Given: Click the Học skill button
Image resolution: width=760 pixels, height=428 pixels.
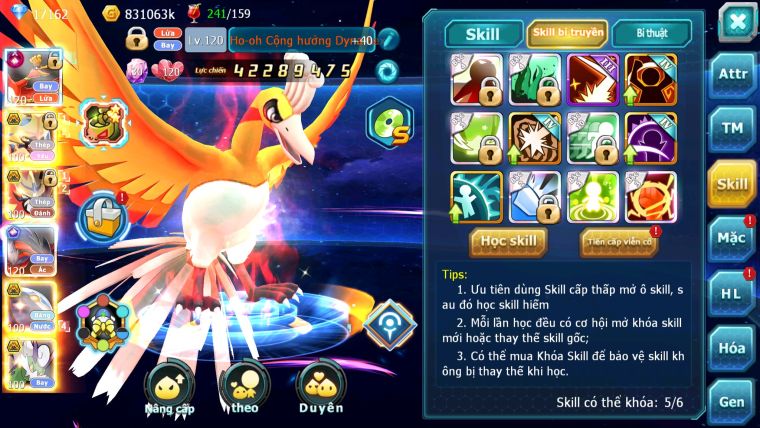Looking at the screenshot, I should tap(510, 241).
